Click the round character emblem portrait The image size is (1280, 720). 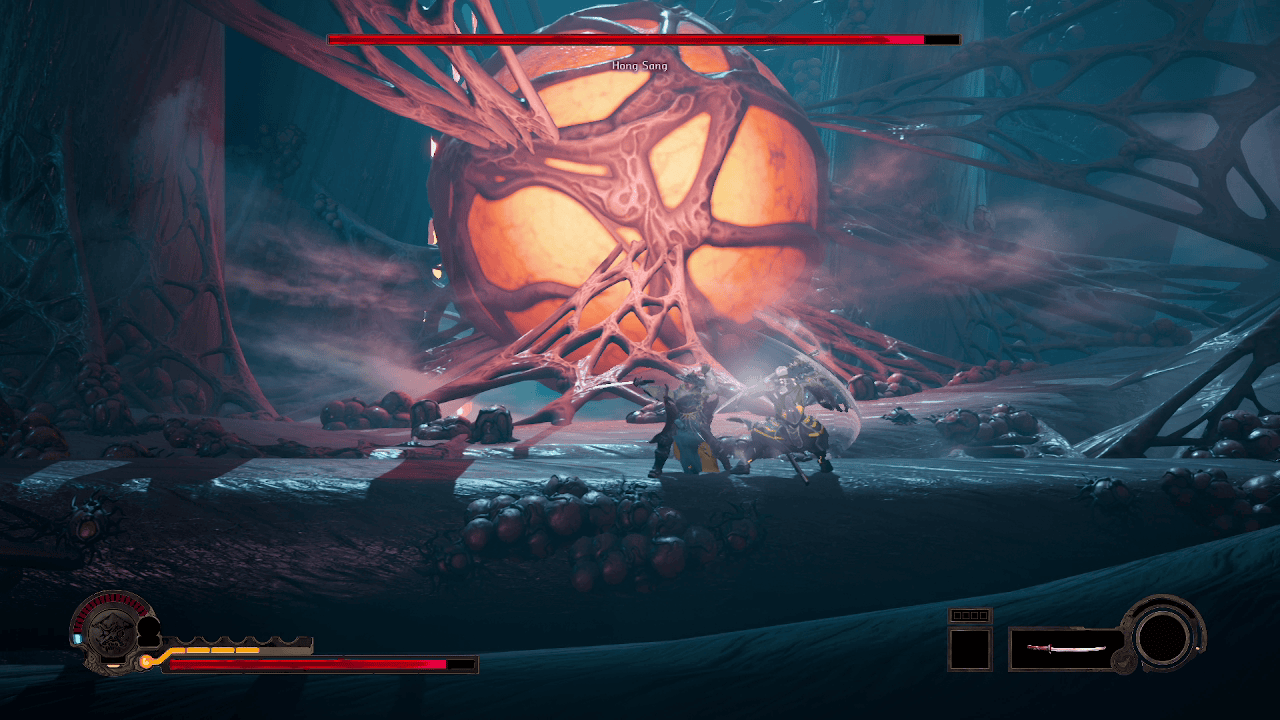[x=110, y=630]
